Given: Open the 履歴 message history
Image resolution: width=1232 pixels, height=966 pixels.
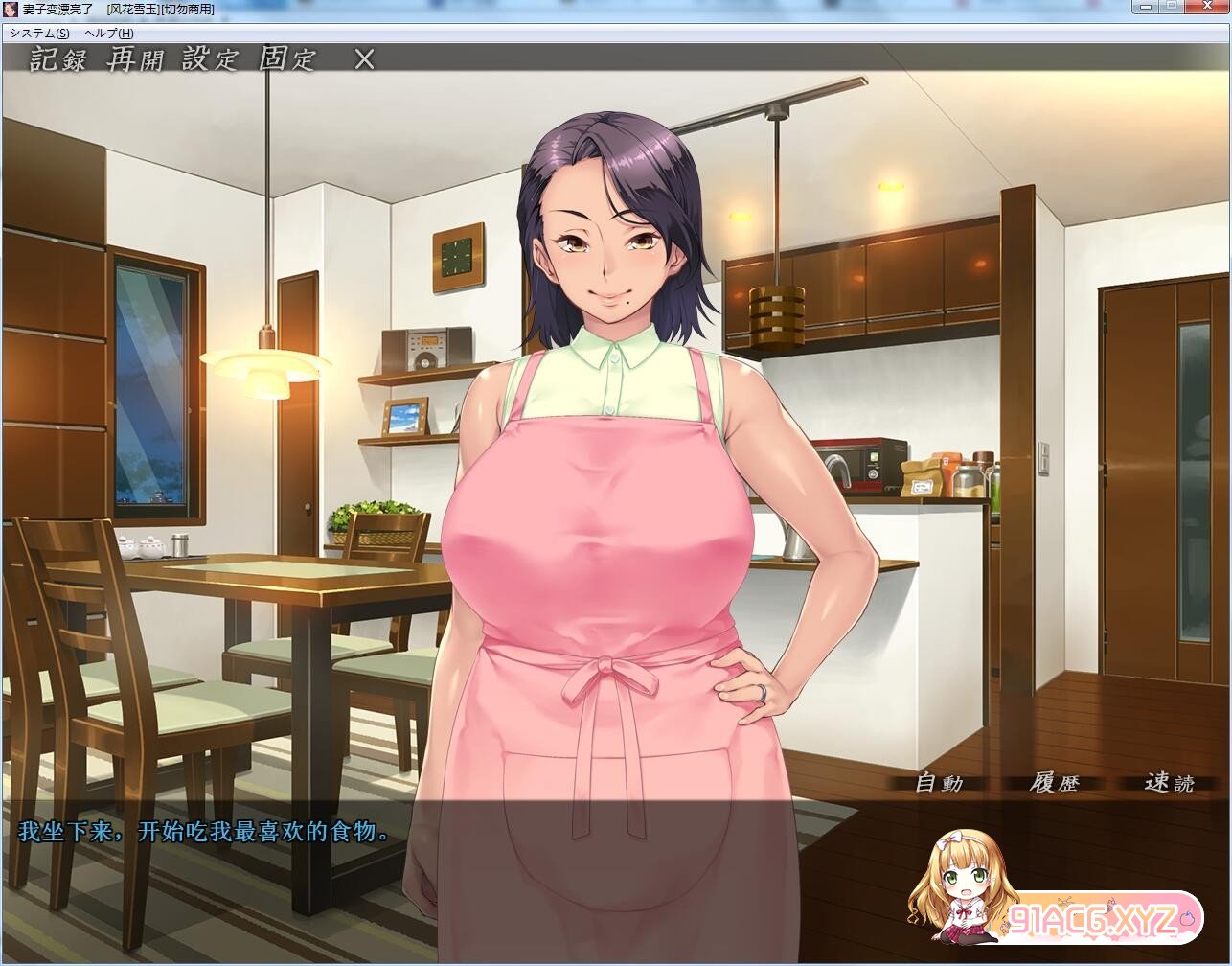Looking at the screenshot, I should (x=1054, y=783).
